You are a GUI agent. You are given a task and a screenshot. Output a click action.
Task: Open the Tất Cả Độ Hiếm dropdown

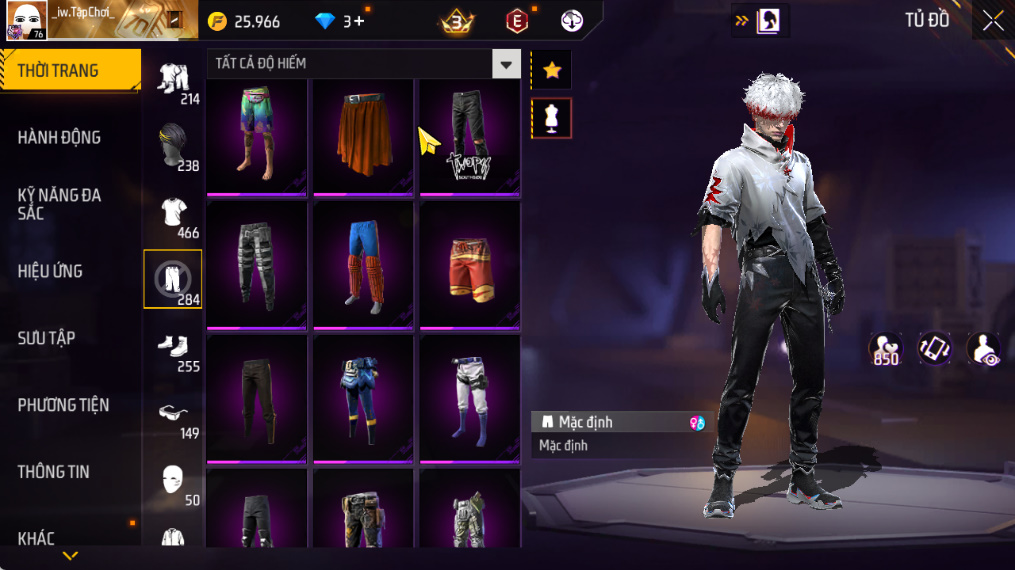click(x=506, y=64)
